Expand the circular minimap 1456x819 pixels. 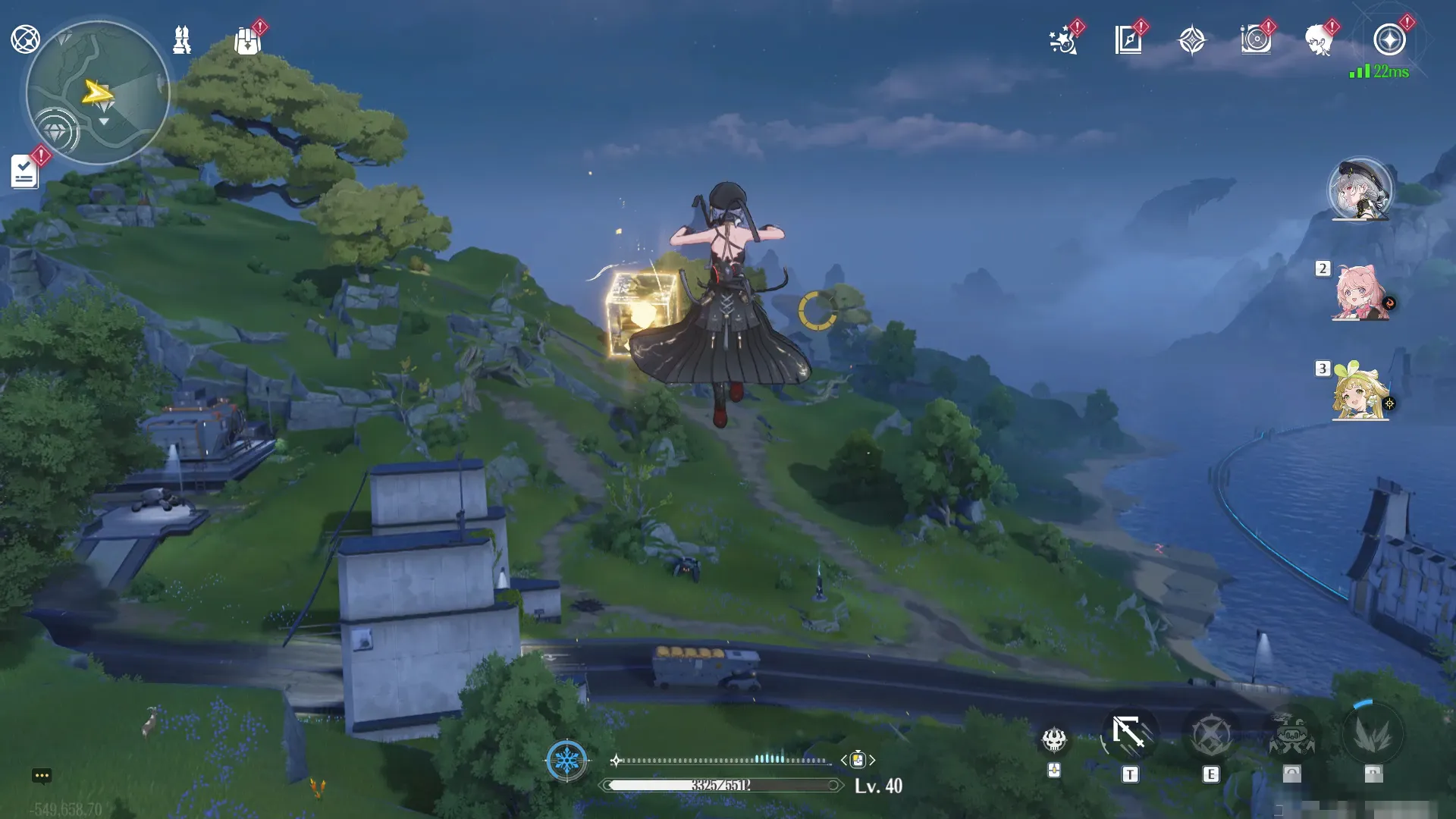pos(98,93)
